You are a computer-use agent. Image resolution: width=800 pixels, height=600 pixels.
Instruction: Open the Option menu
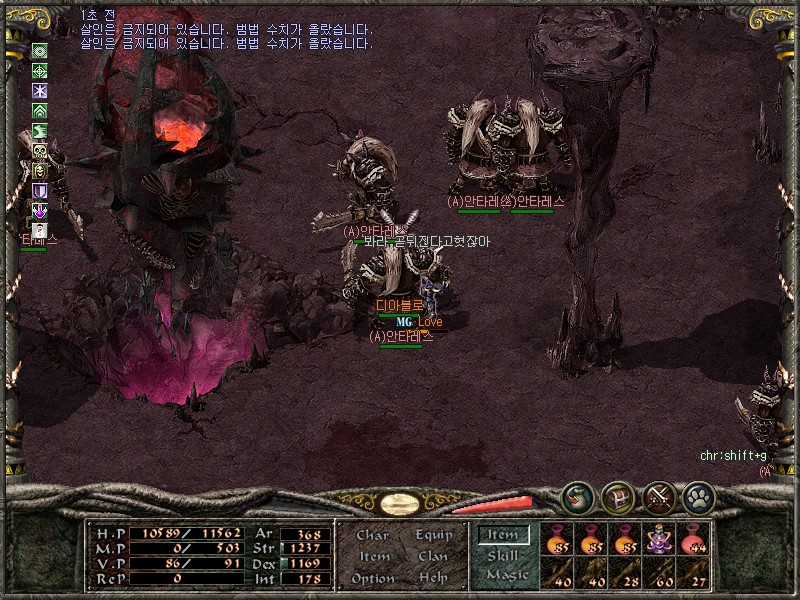coord(372,578)
